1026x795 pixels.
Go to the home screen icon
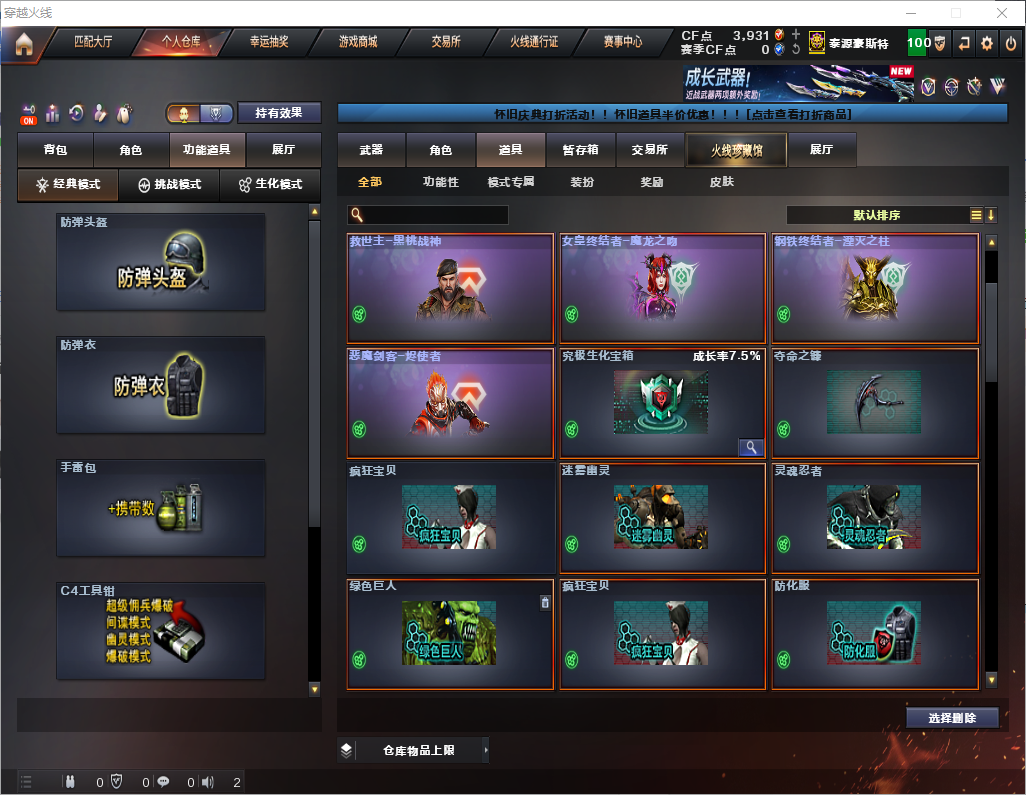coord(24,44)
